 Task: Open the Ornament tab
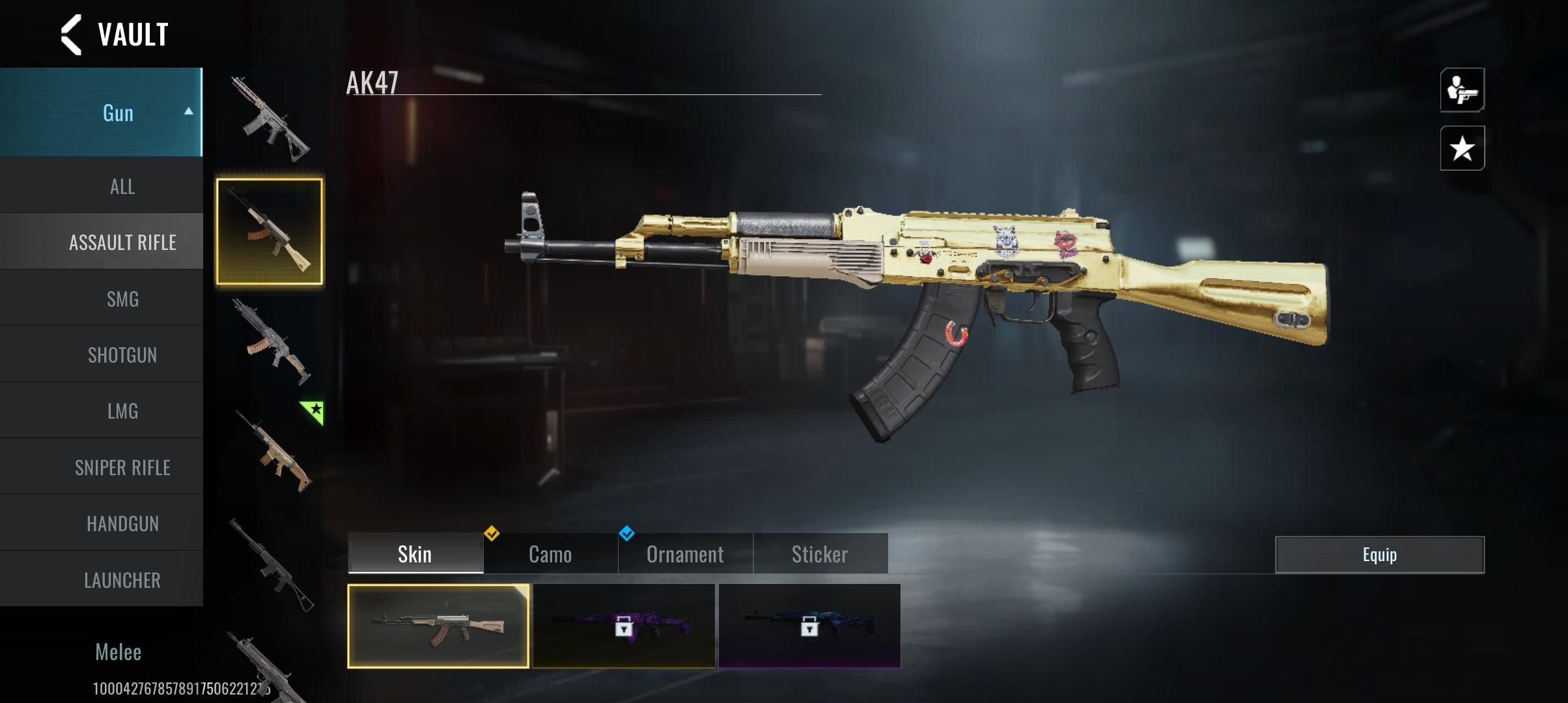coord(685,554)
